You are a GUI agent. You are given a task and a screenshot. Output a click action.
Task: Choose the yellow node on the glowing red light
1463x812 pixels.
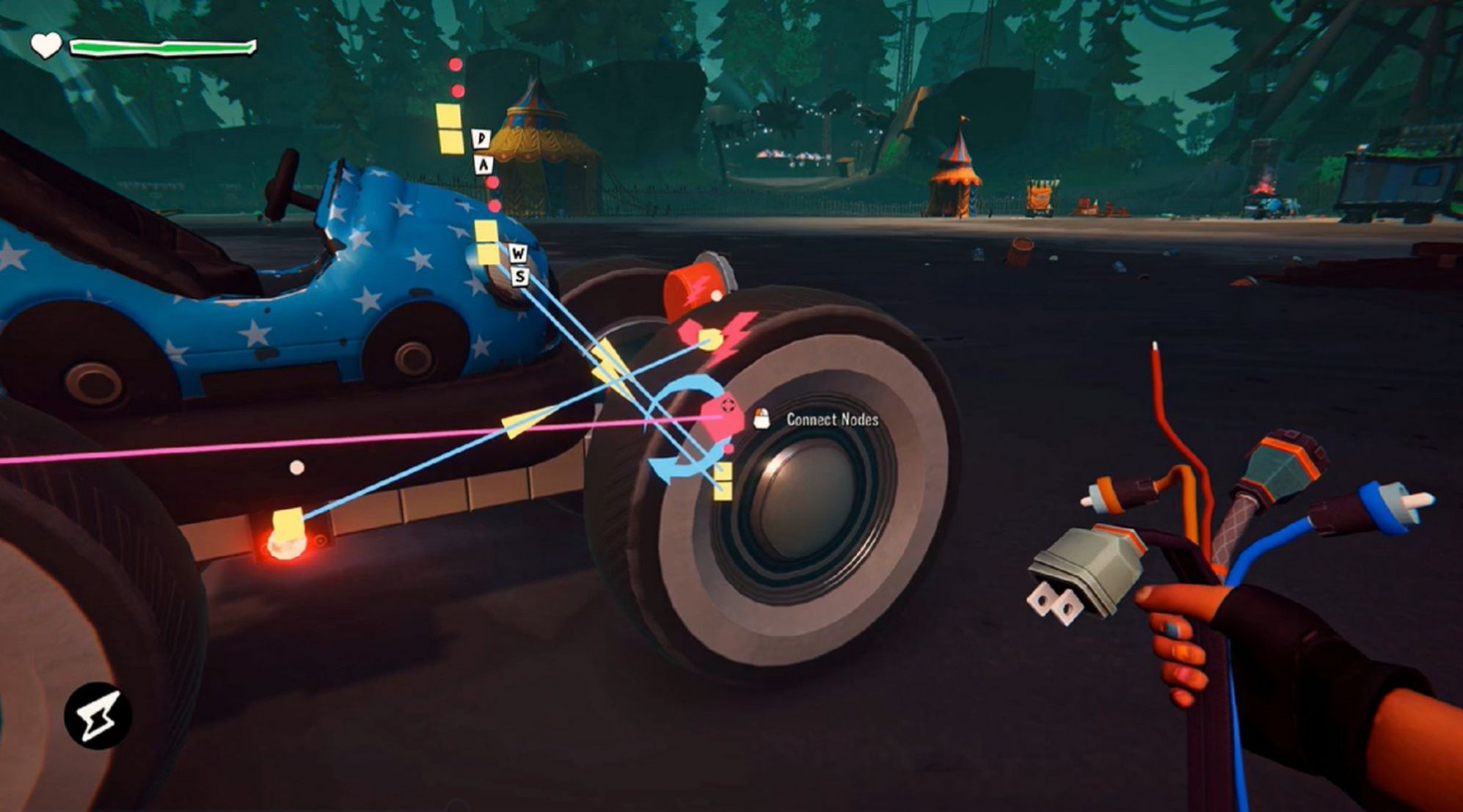tap(288, 523)
